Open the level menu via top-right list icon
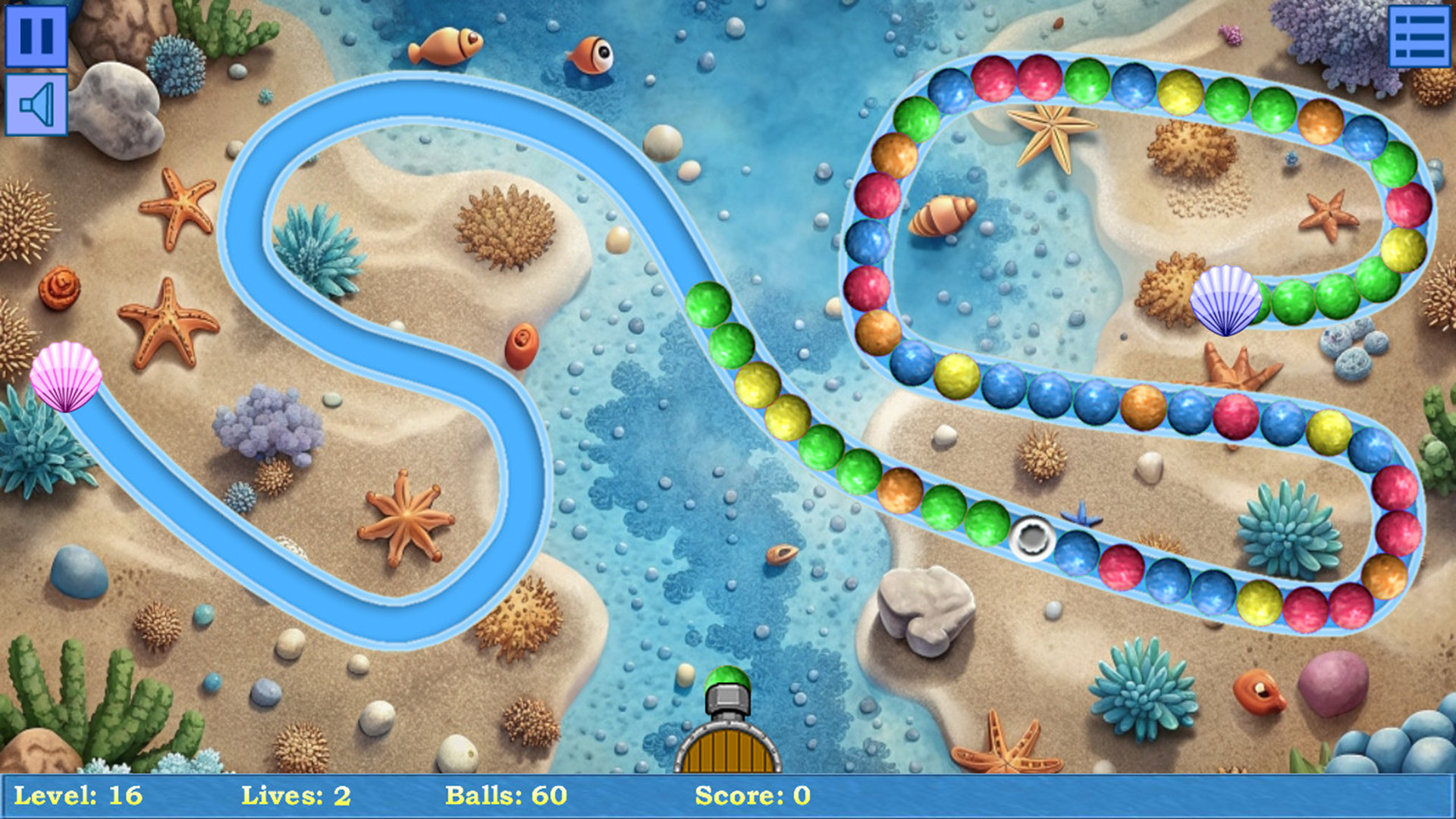 1420,34
